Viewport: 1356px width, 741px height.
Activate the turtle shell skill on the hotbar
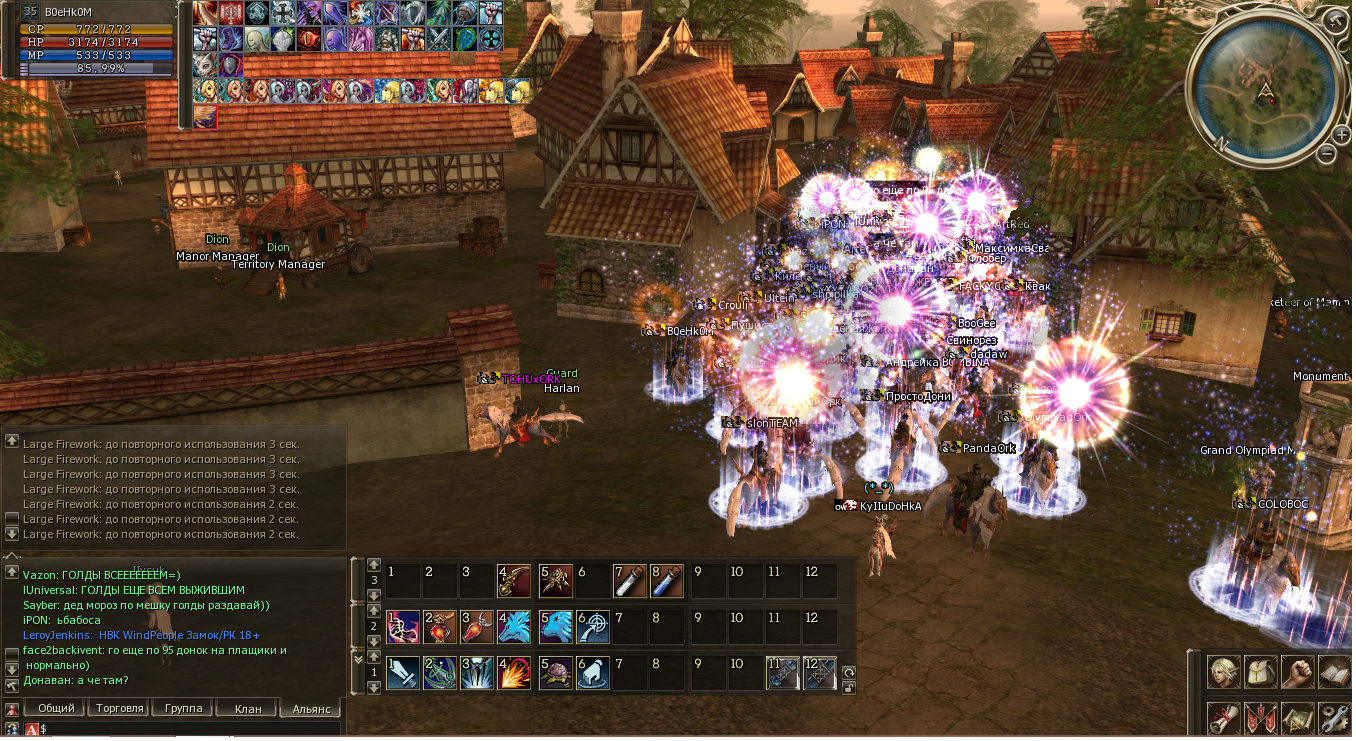tap(555, 673)
